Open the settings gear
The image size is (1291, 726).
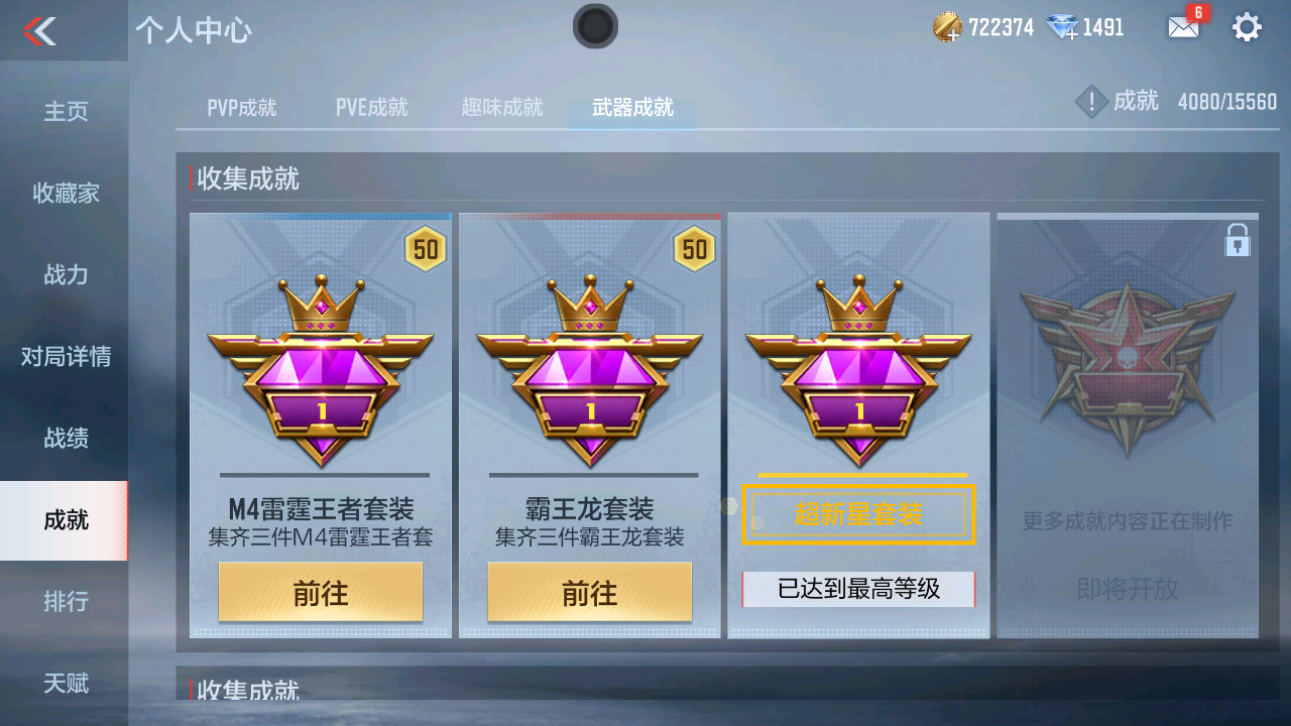click(1246, 27)
